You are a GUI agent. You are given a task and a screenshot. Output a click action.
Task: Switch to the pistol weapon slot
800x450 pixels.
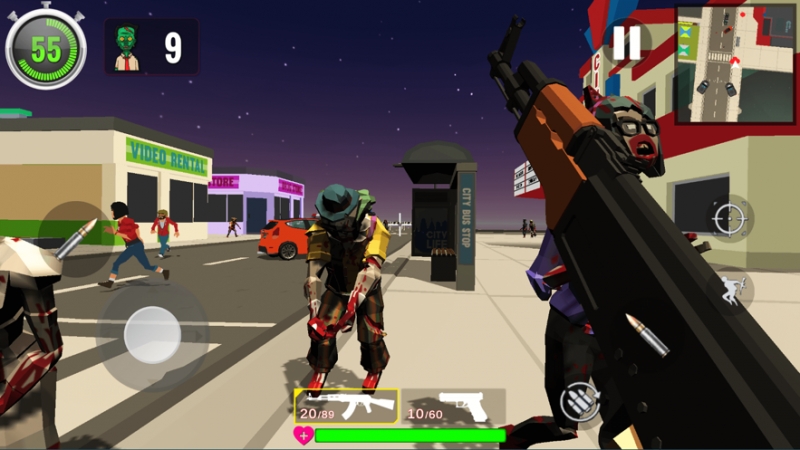pos(453,406)
